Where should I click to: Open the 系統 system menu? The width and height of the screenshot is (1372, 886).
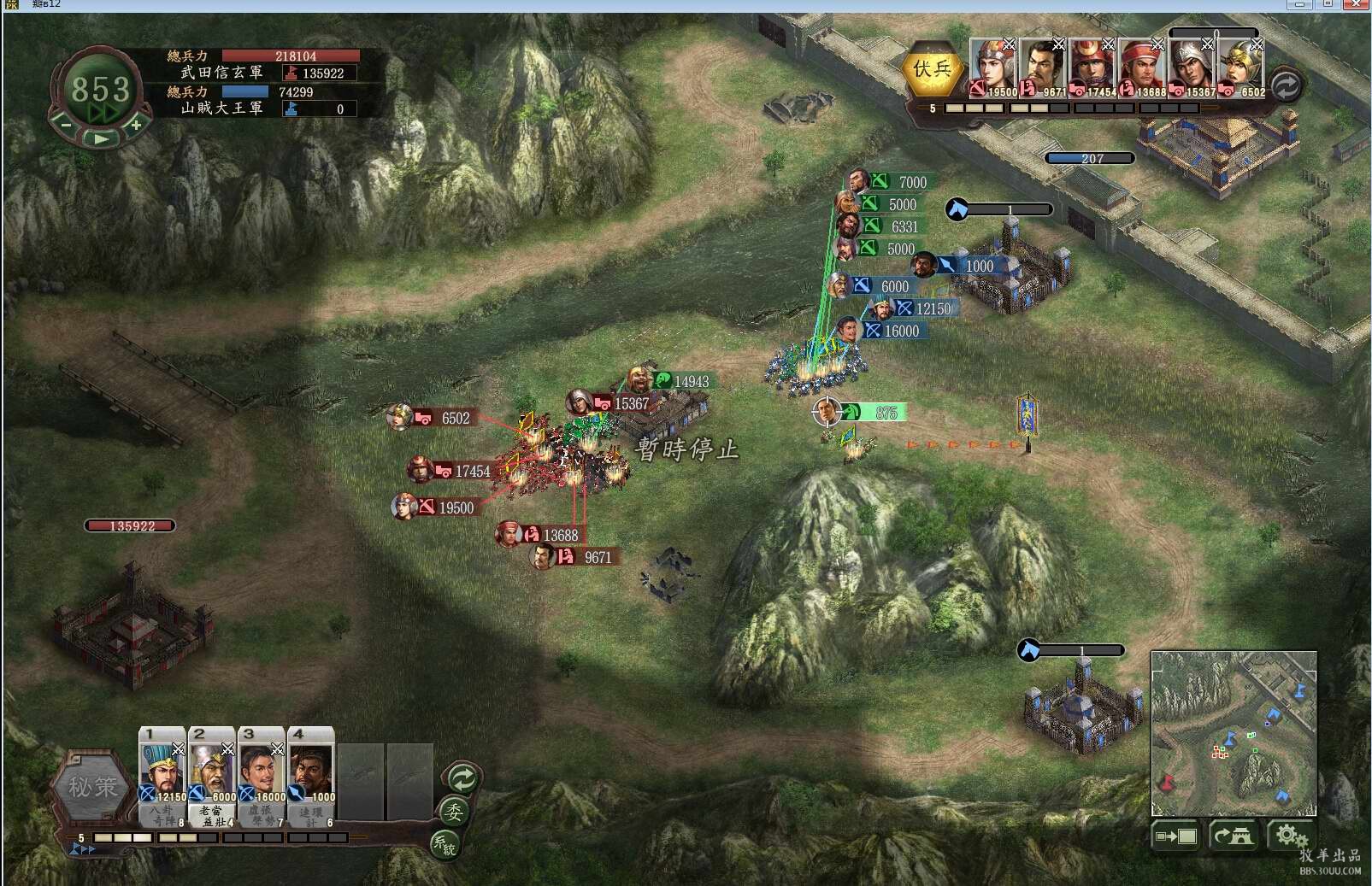[445, 844]
